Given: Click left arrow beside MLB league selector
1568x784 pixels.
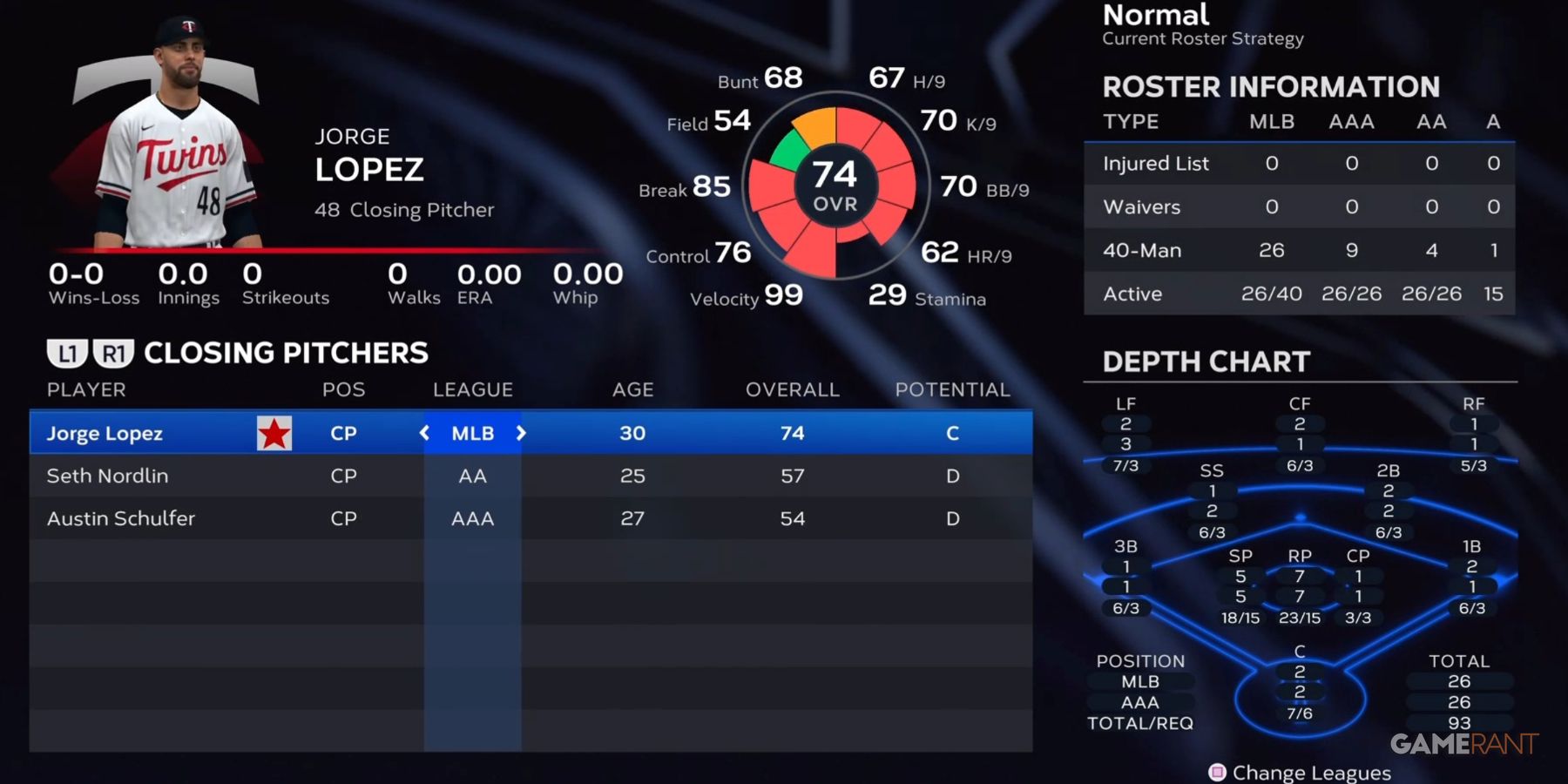Looking at the screenshot, I should (424, 433).
